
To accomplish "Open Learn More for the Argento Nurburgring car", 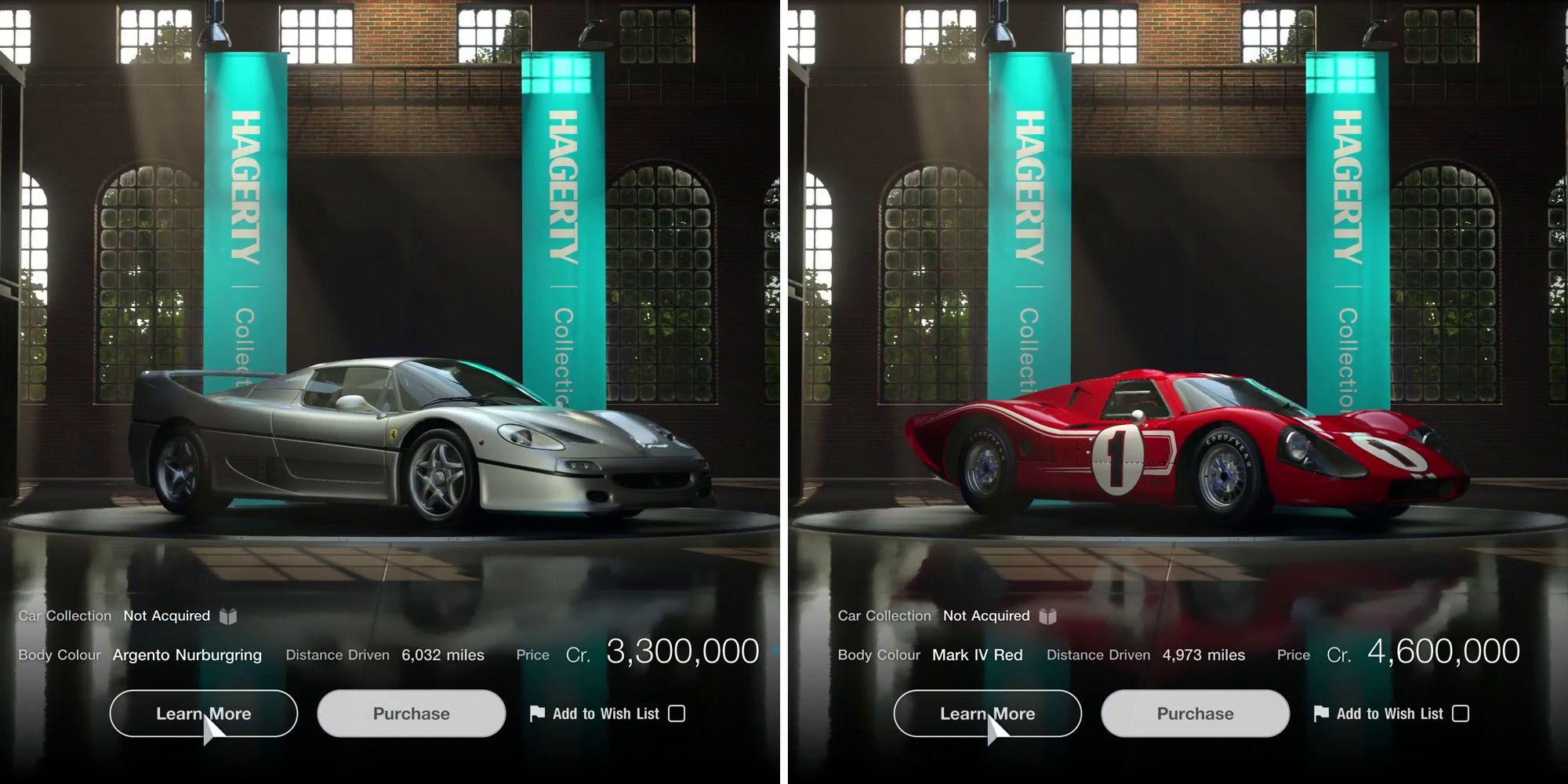I will click(x=203, y=713).
